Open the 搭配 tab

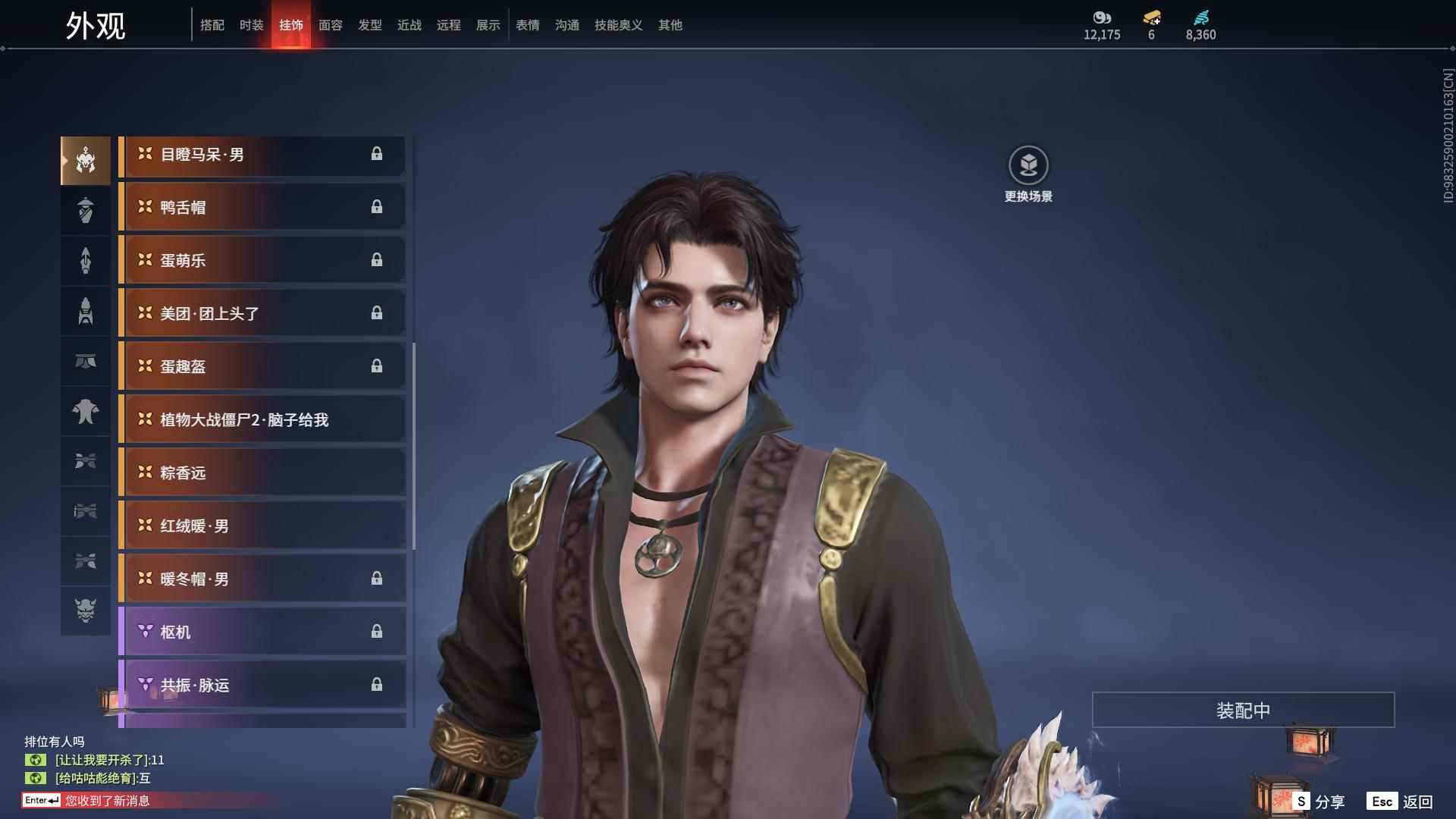click(212, 25)
